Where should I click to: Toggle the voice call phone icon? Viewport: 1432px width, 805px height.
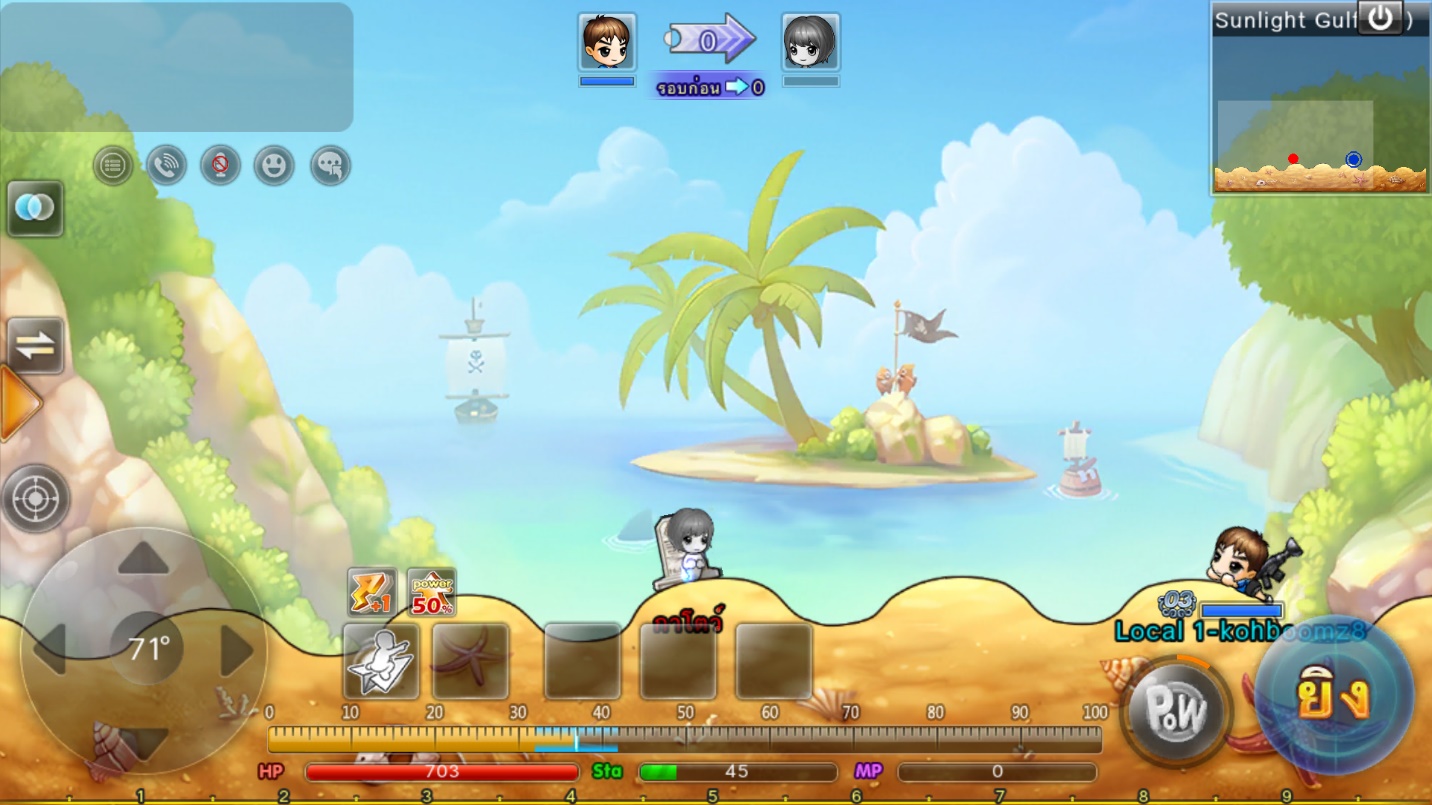(167, 165)
